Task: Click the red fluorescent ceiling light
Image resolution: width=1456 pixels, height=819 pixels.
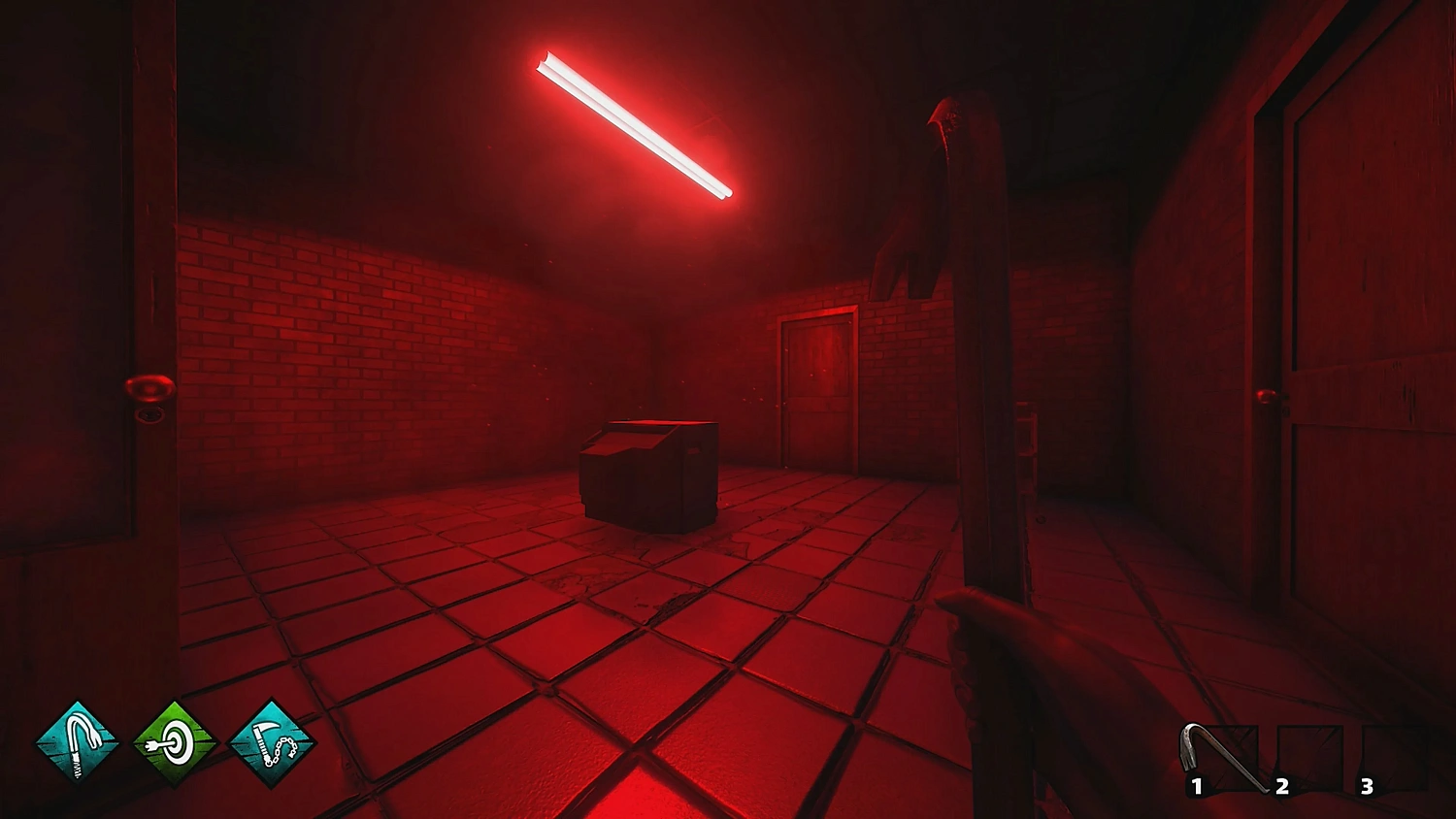Action: pyautogui.click(x=636, y=126)
